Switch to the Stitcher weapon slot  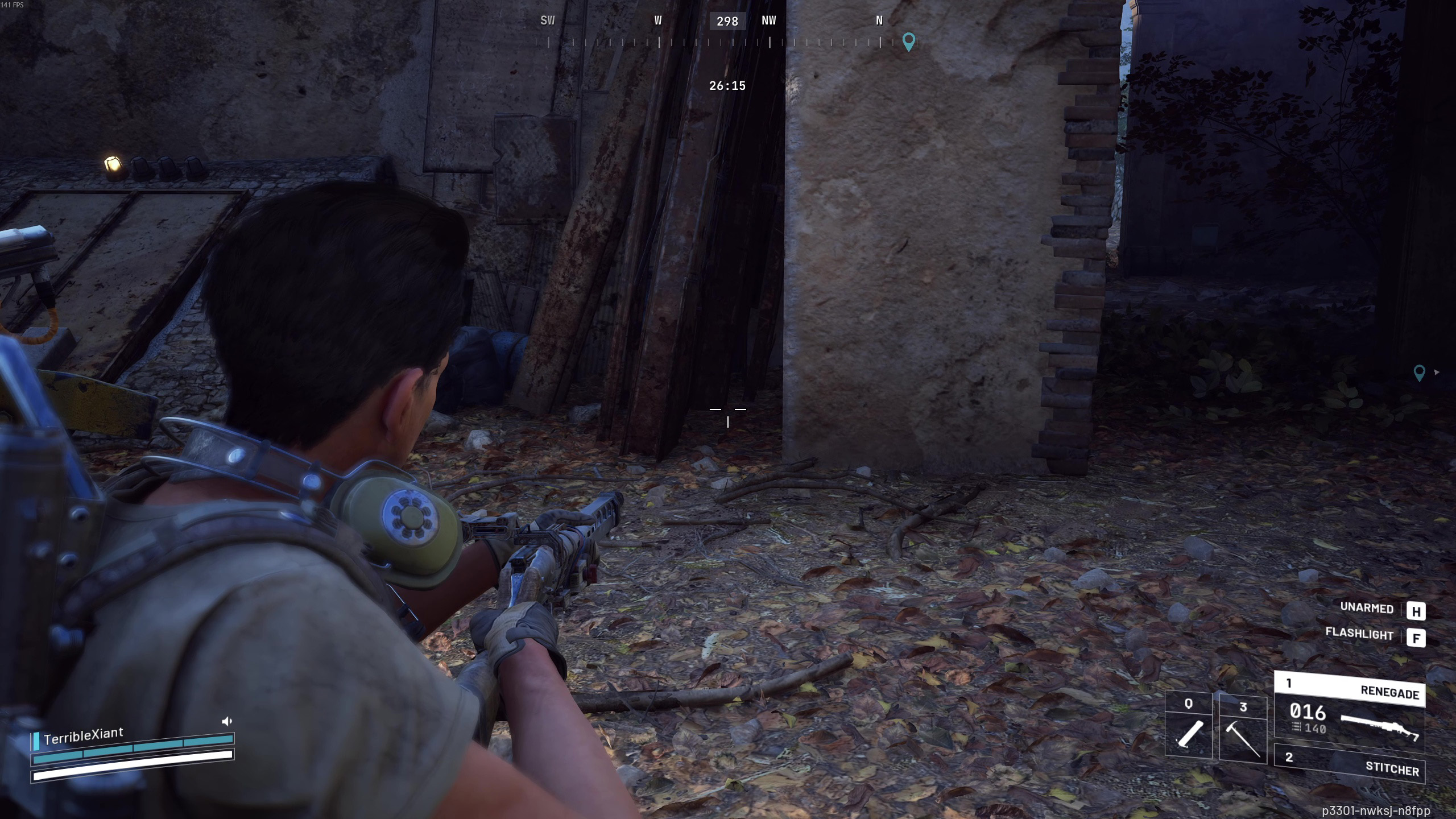[1349, 763]
